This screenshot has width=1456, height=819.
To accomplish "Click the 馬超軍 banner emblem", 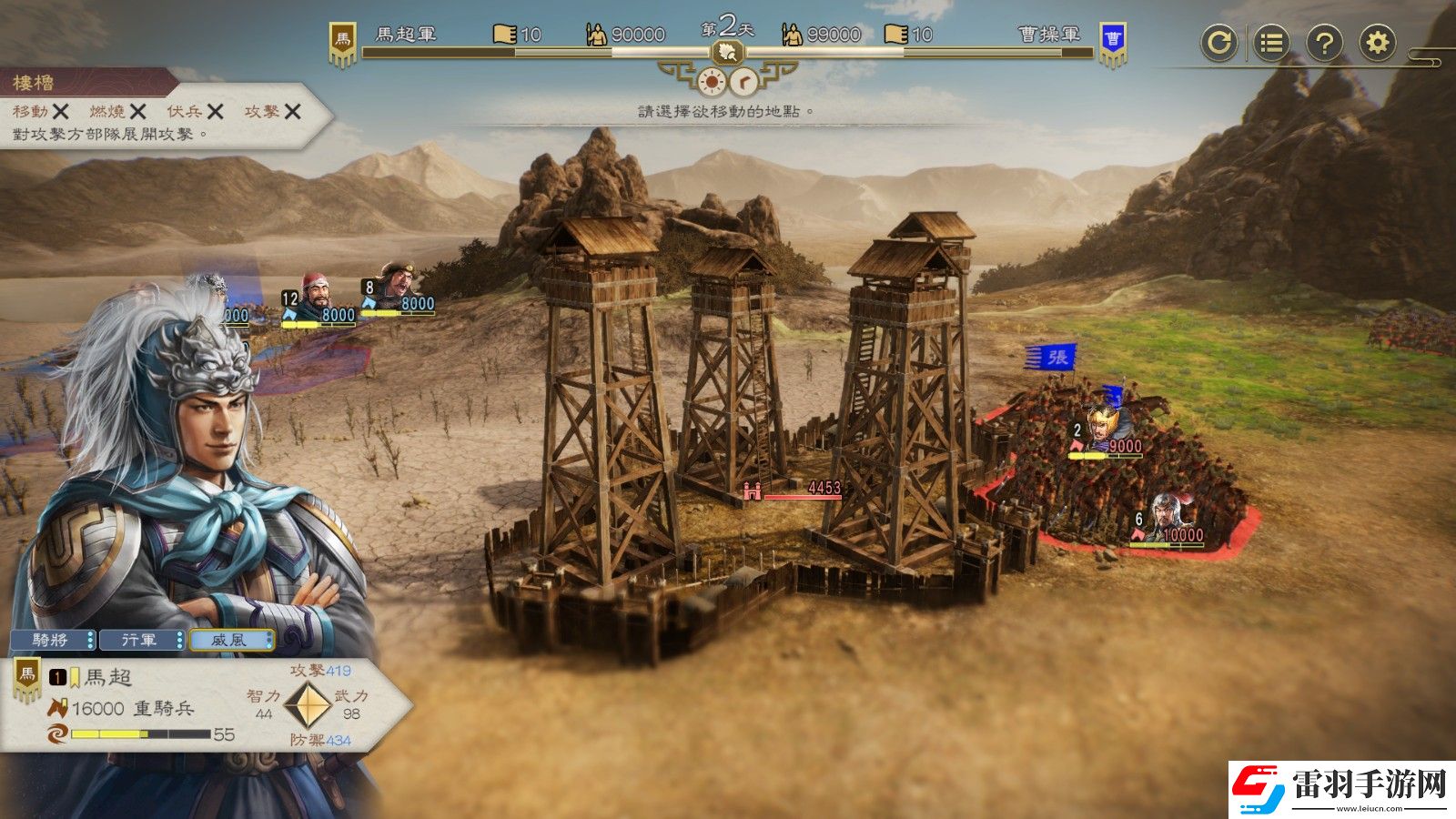I will (342, 43).
